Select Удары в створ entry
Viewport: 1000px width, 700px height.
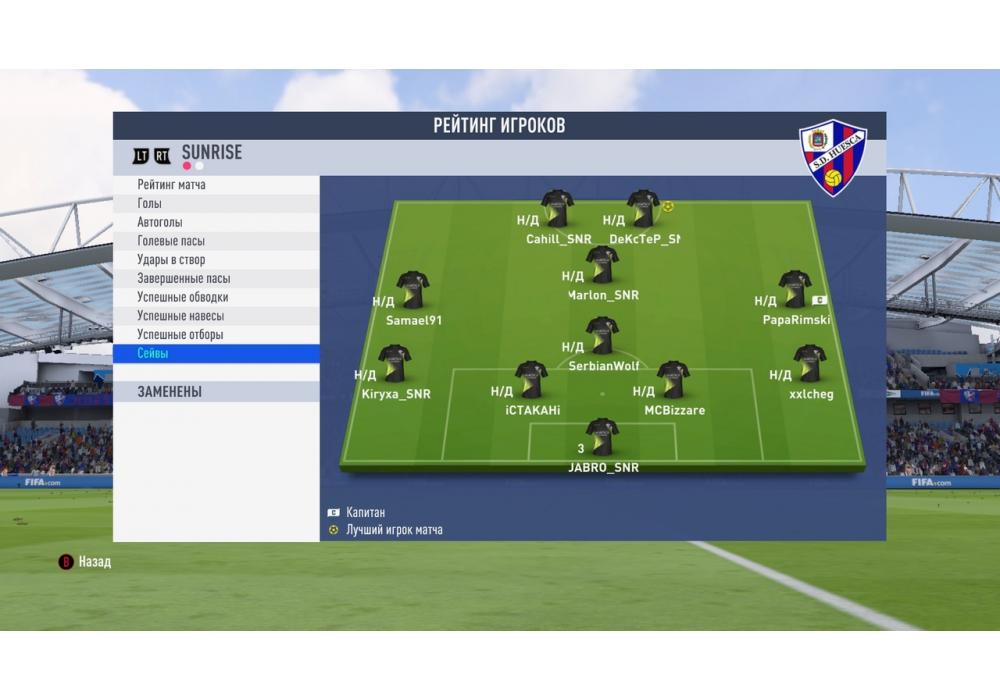click(171, 260)
